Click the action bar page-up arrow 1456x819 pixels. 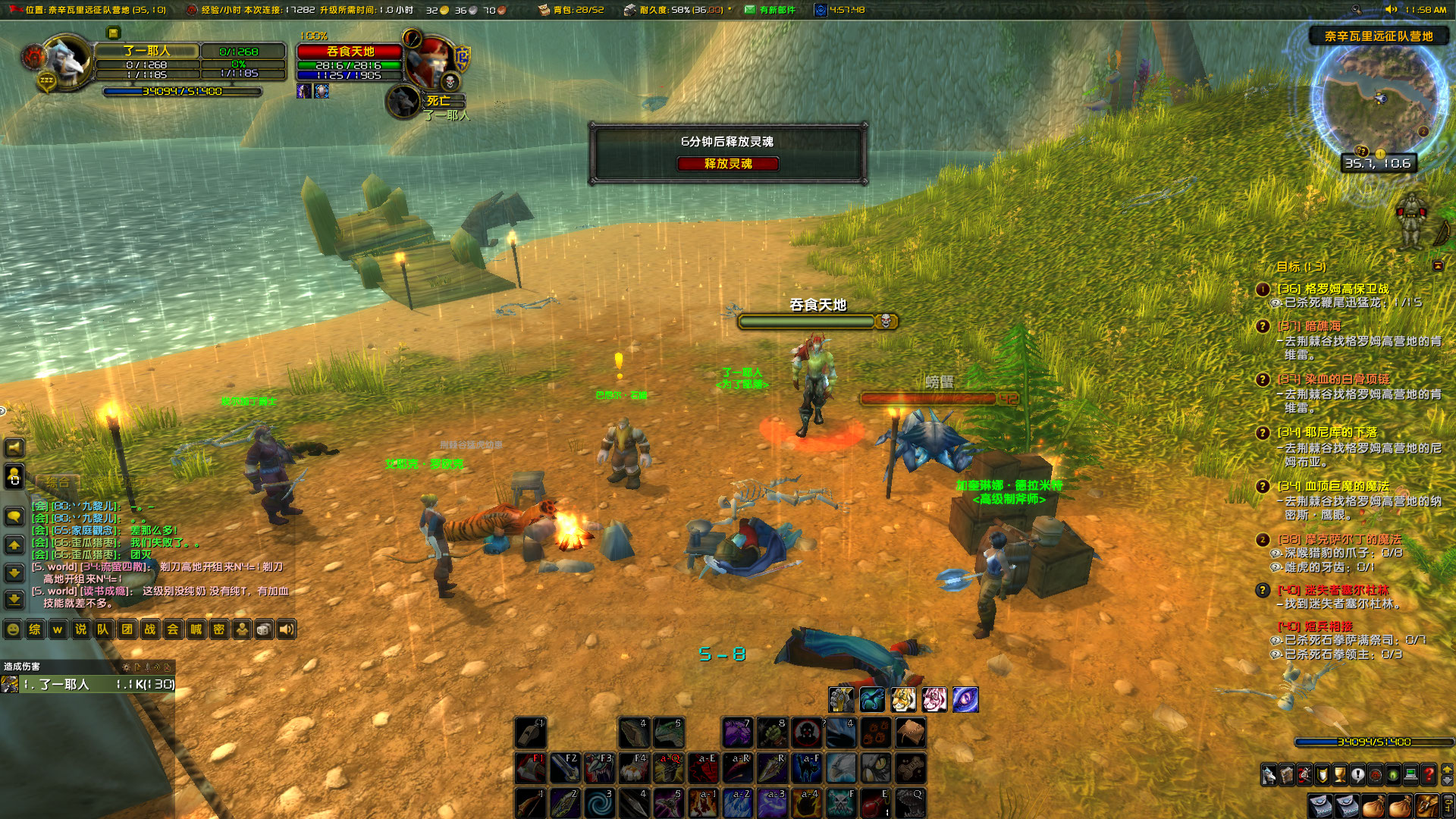click(1447, 770)
